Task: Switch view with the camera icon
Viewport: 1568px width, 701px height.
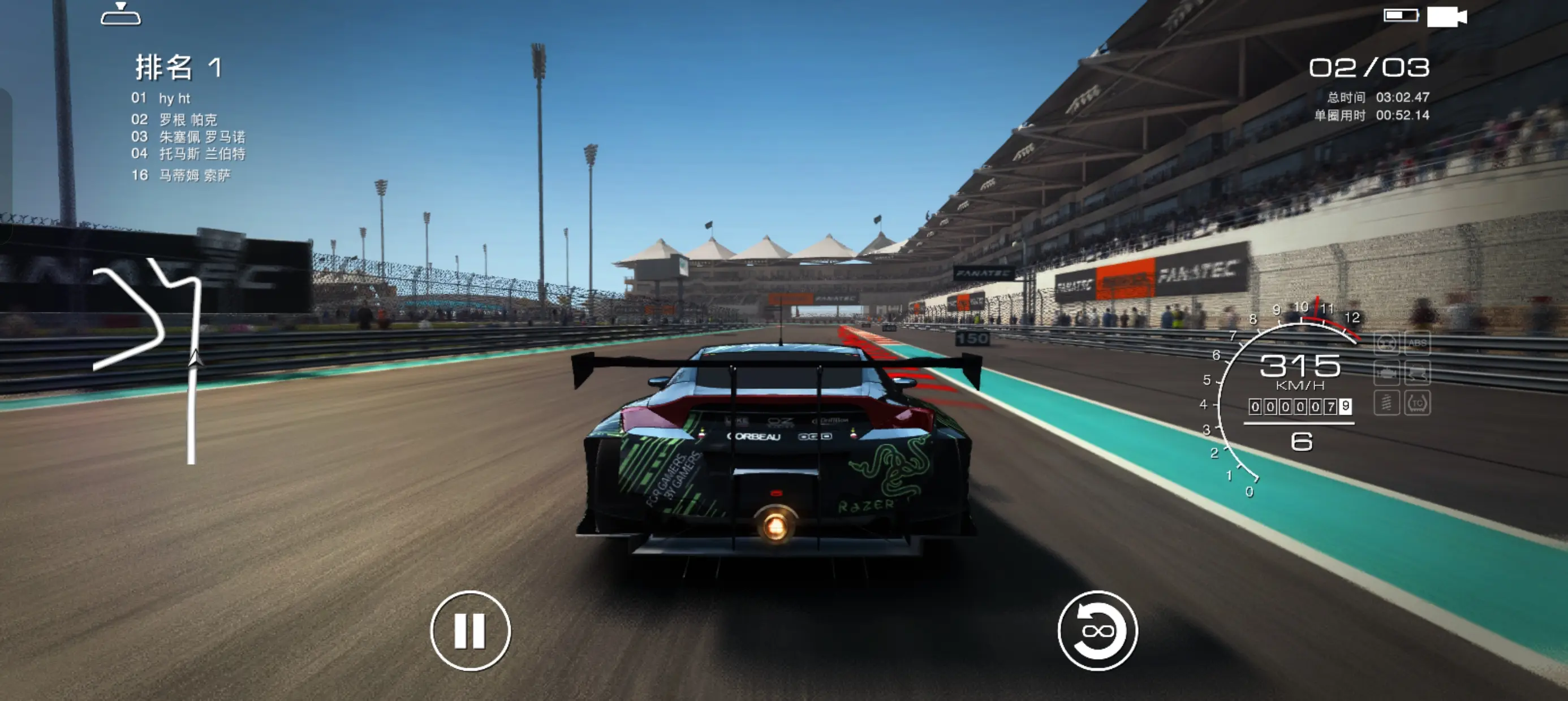Action: click(1447, 16)
